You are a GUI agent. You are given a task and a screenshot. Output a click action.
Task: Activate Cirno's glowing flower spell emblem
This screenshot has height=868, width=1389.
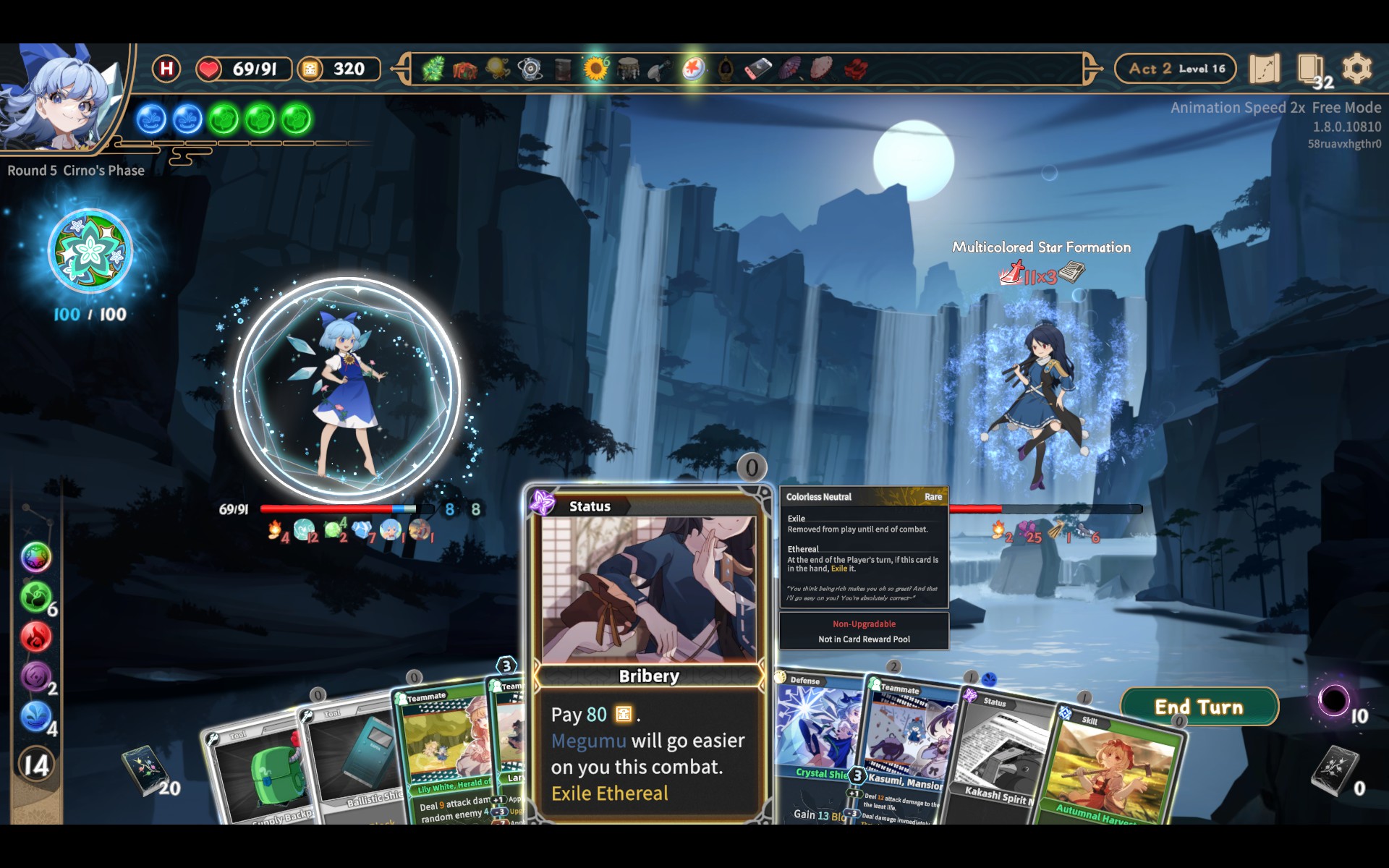(90, 252)
